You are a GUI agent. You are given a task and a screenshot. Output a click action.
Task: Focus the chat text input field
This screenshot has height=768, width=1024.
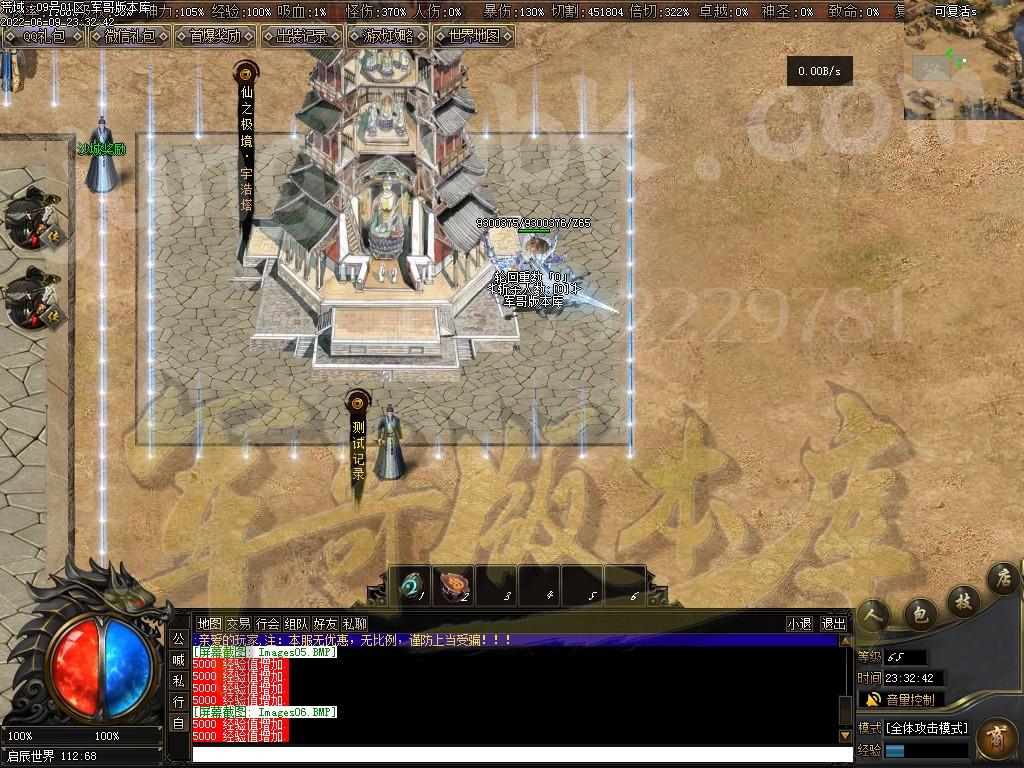pos(520,754)
